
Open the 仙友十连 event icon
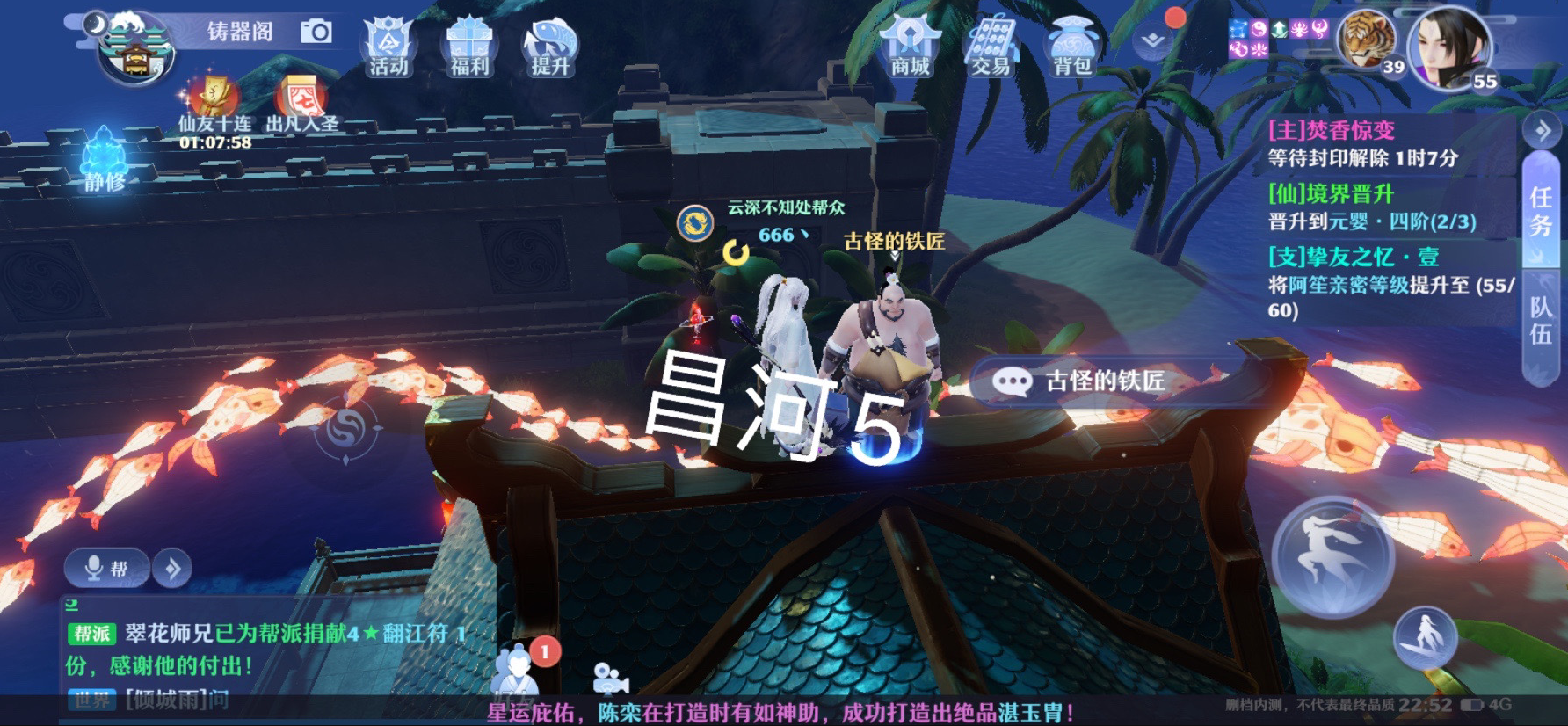[214, 101]
